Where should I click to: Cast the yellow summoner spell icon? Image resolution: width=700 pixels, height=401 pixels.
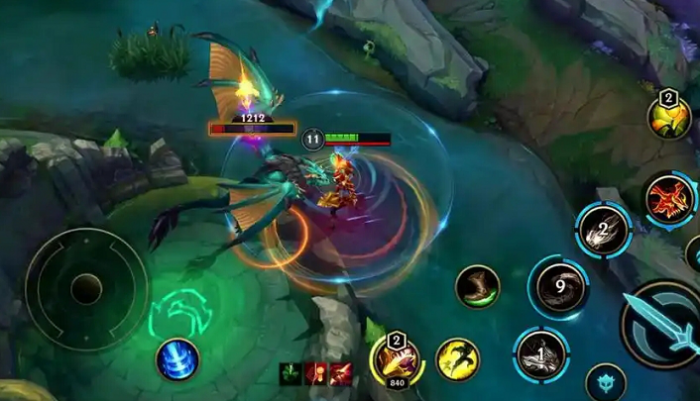tap(457, 359)
